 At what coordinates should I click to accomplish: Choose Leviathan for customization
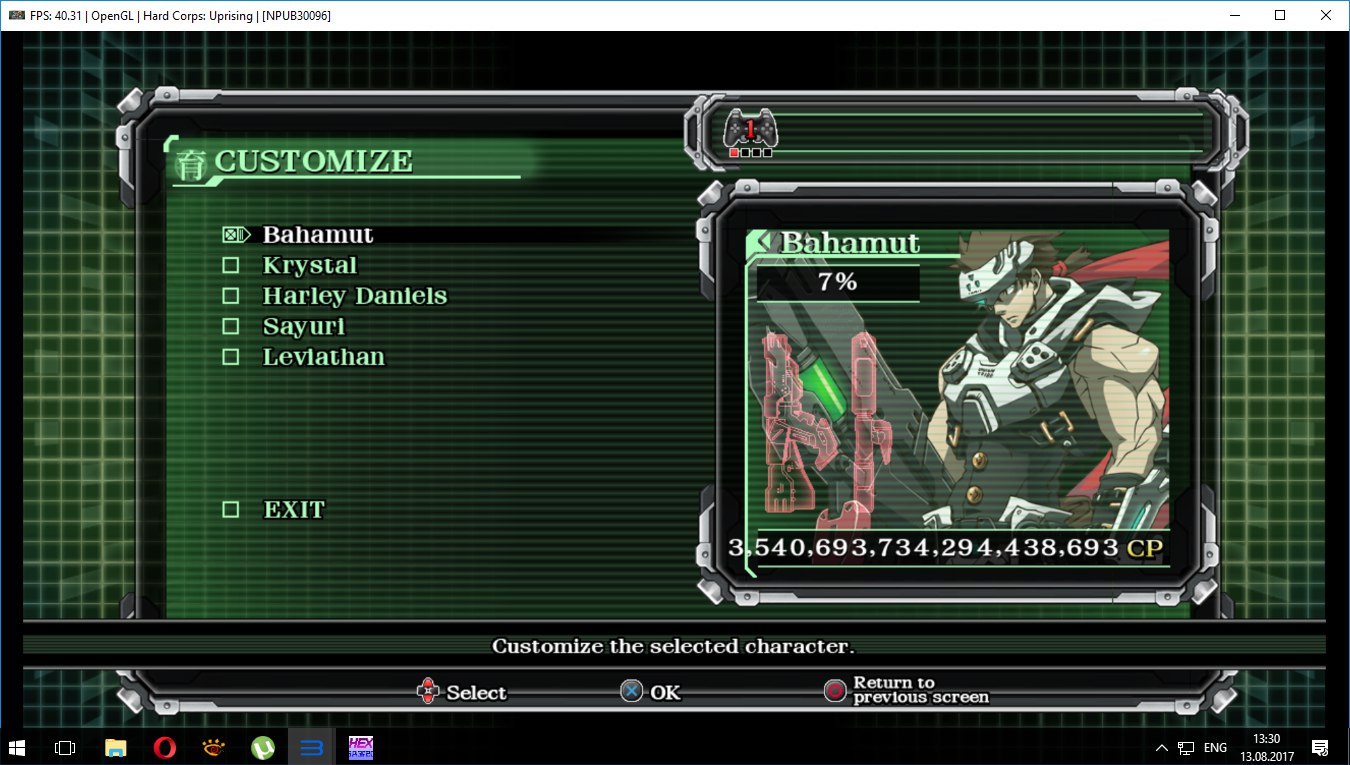point(323,357)
